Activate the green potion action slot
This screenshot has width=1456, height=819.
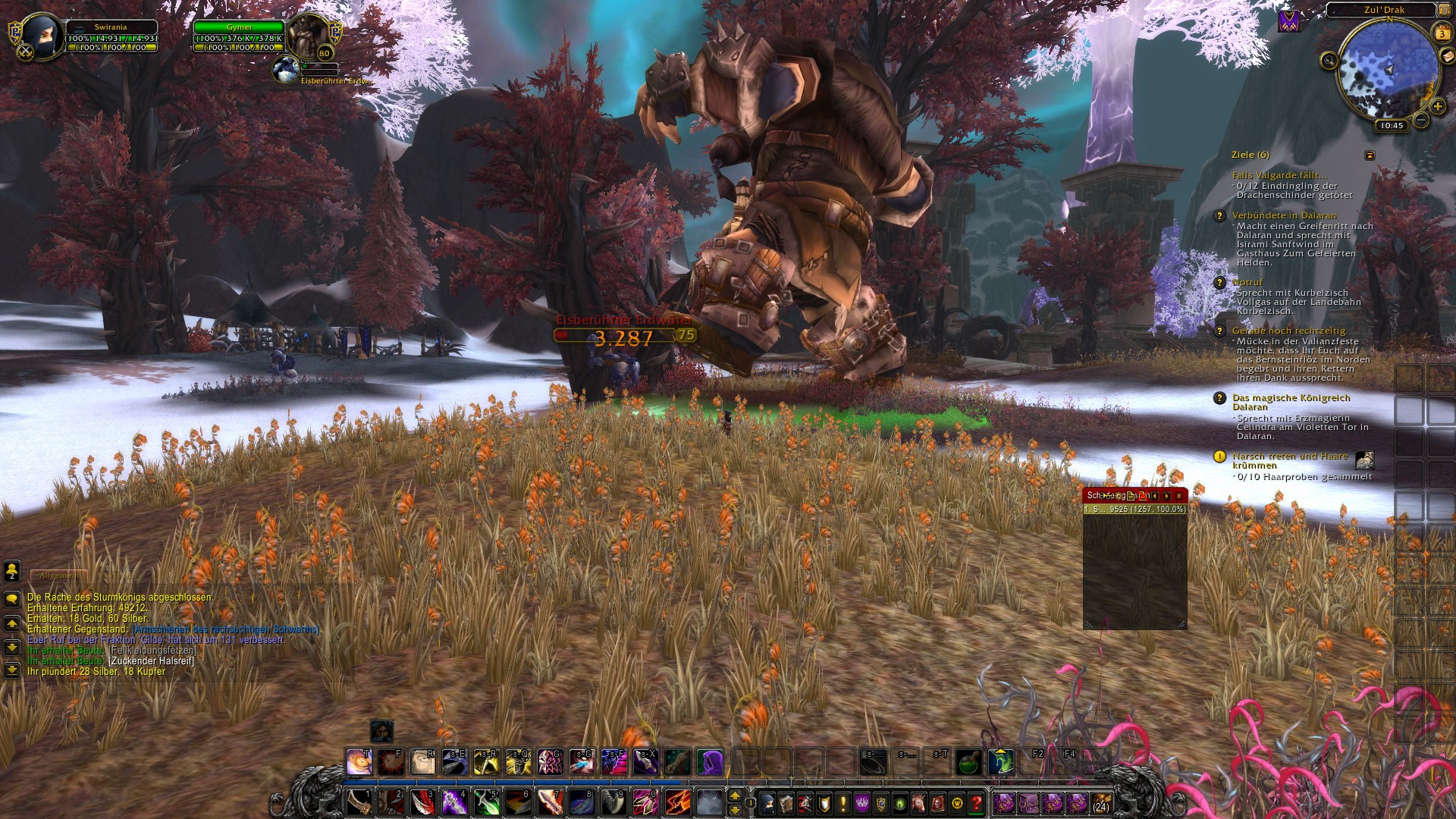click(968, 761)
